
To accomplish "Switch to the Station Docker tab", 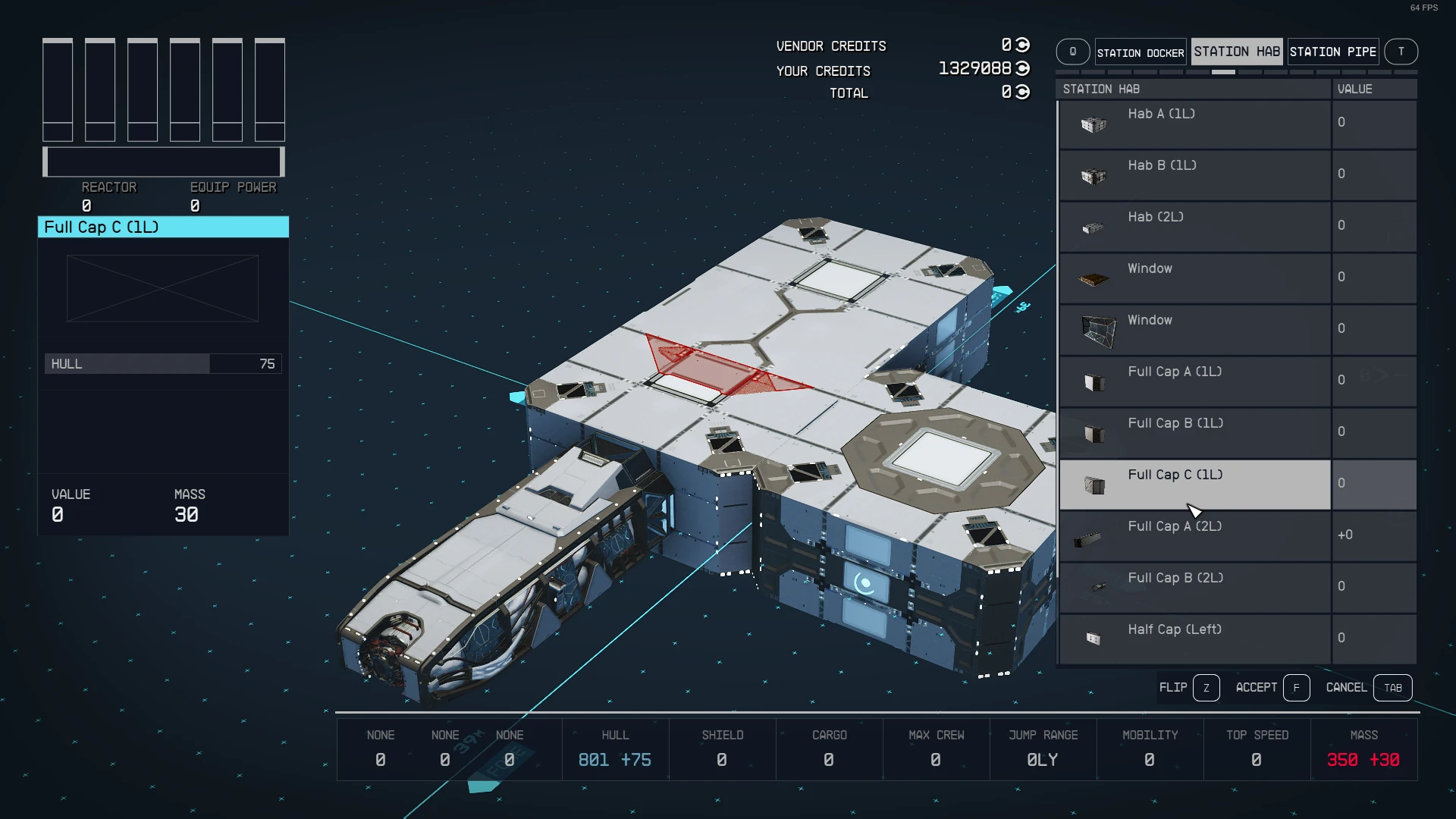I will (x=1140, y=52).
